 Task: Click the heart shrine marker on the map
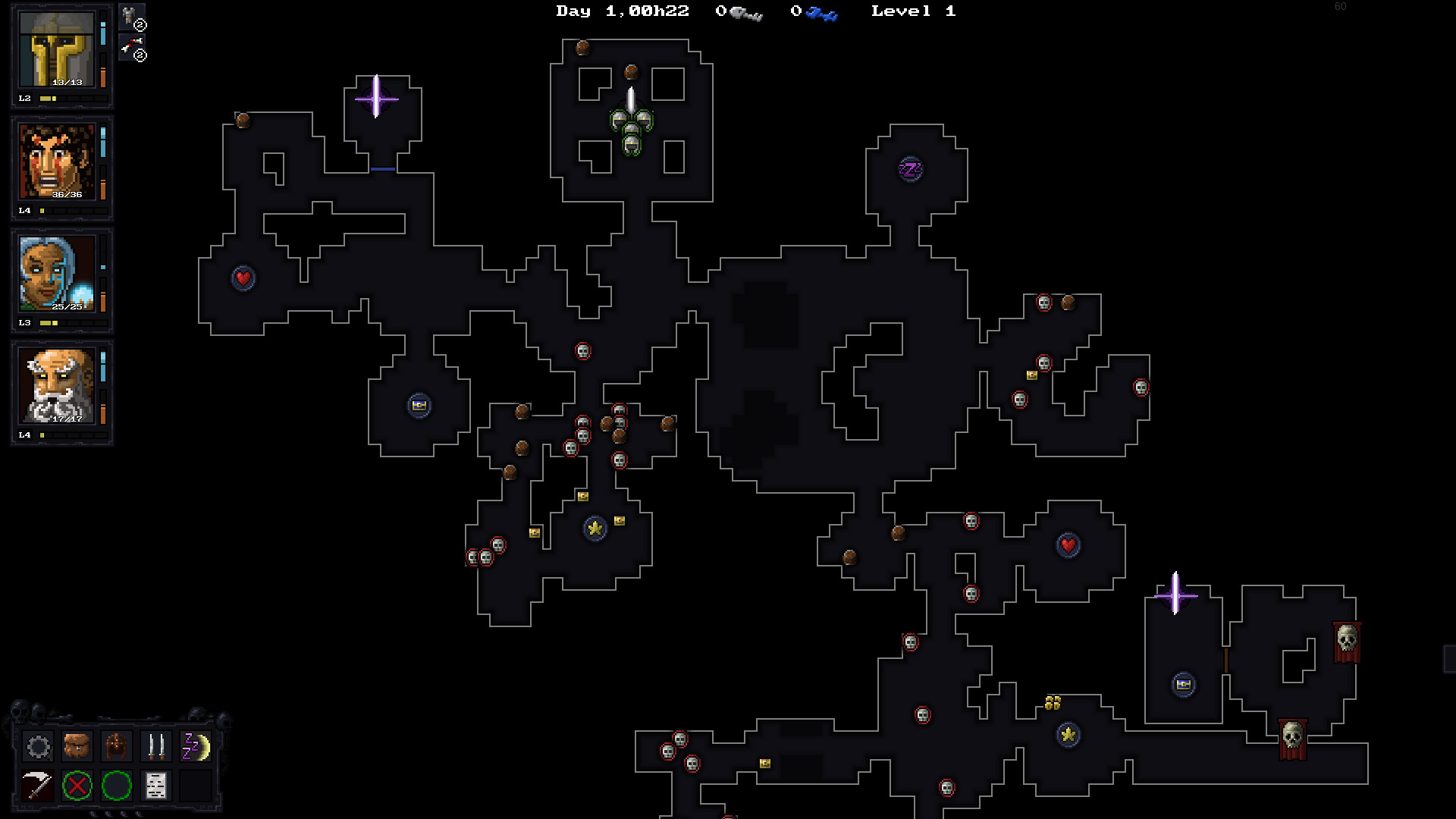[242, 278]
